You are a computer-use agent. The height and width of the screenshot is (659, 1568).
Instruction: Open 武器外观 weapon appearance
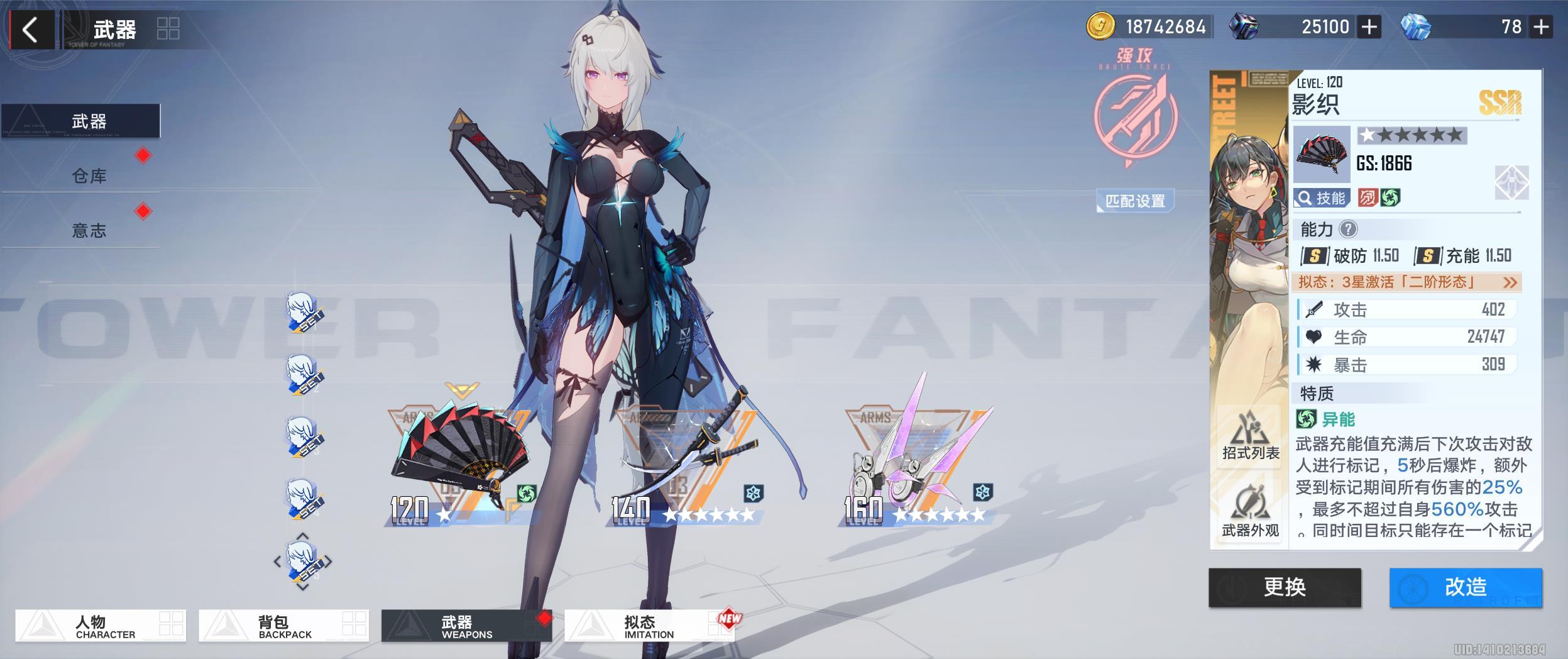(x=1250, y=512)
